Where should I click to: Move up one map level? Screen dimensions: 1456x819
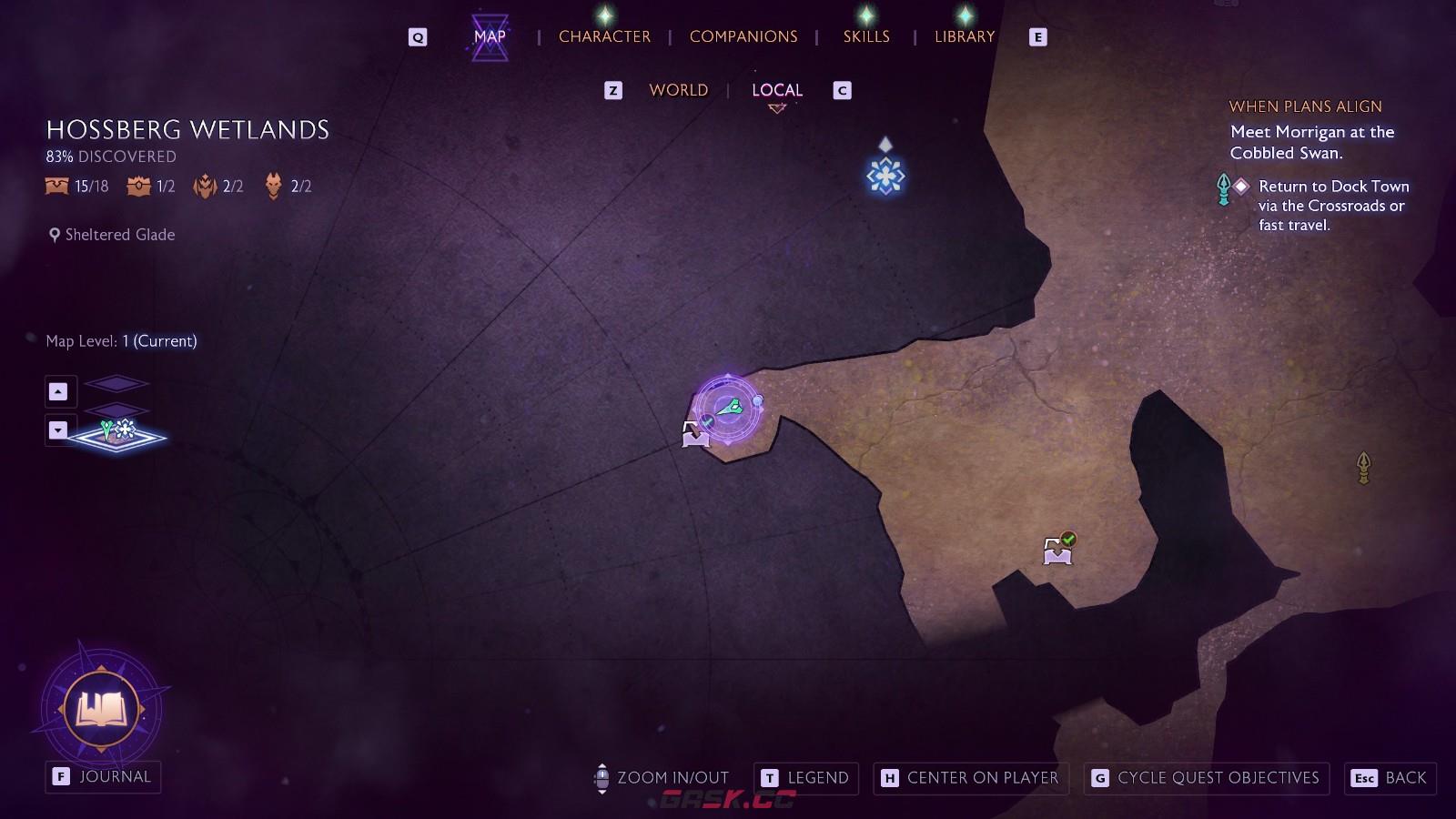pos(58,391)
